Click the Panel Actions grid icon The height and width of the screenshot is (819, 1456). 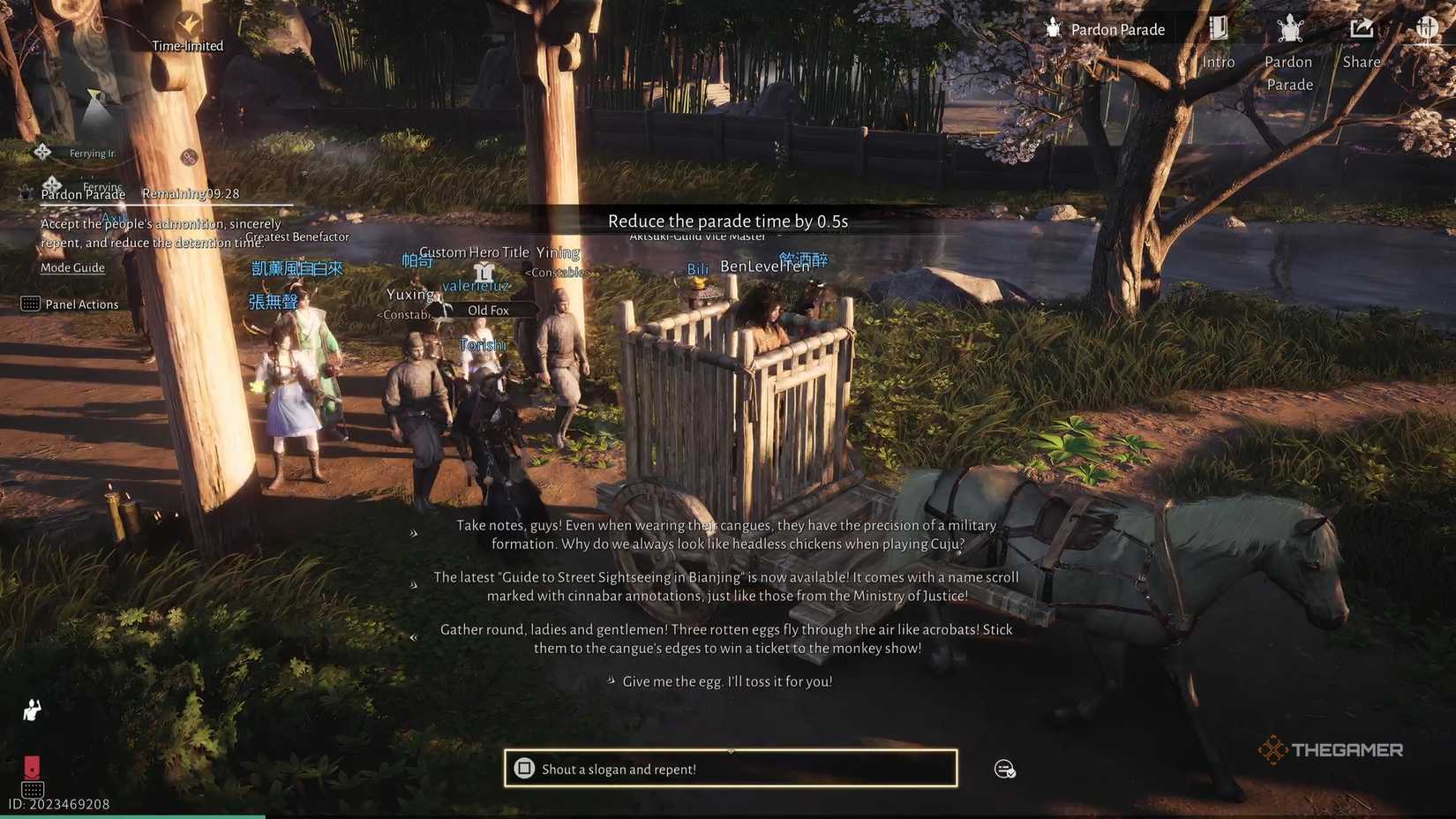29,304
